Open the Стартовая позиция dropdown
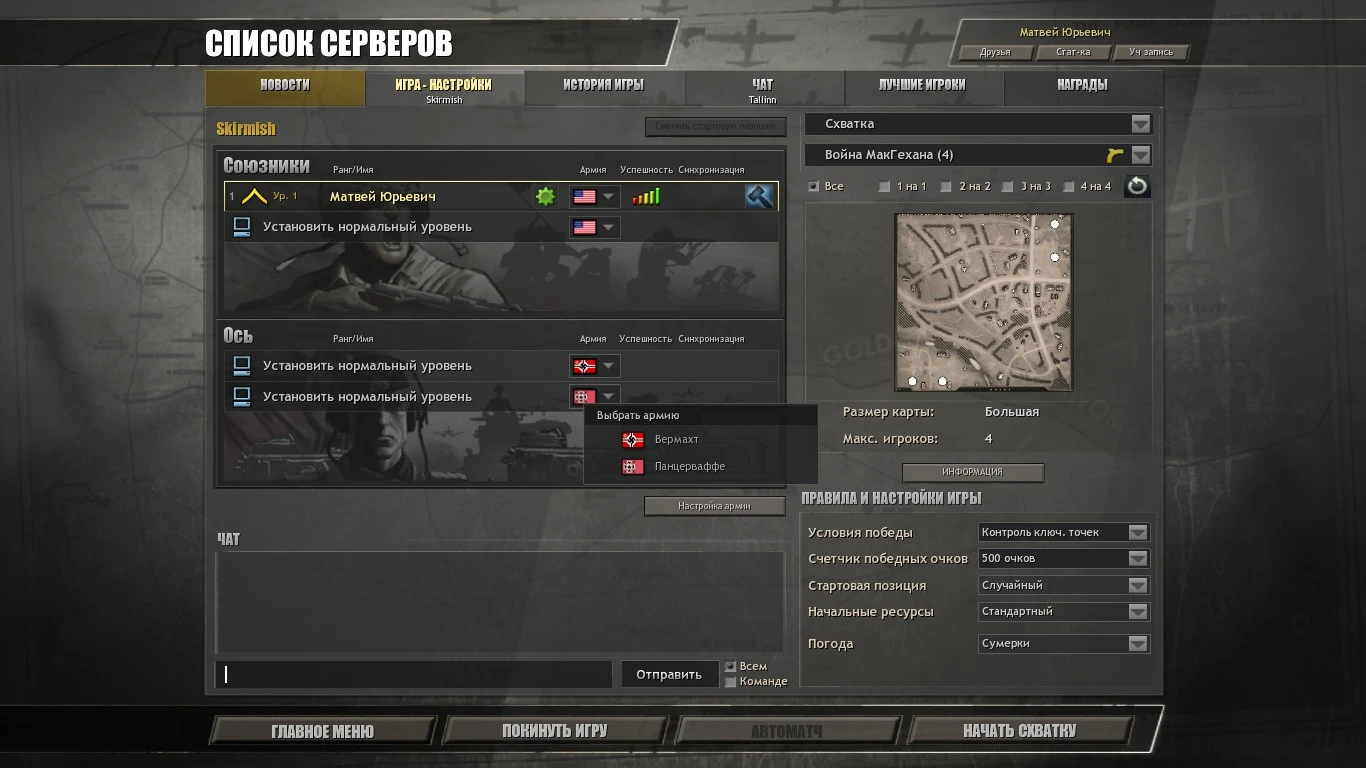 click(1063, 585)
